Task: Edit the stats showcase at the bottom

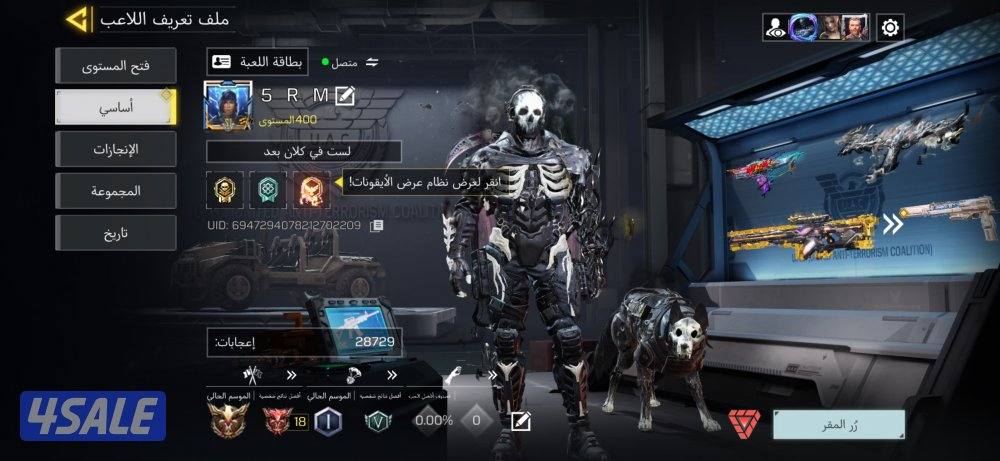Action: click(520, 421)
